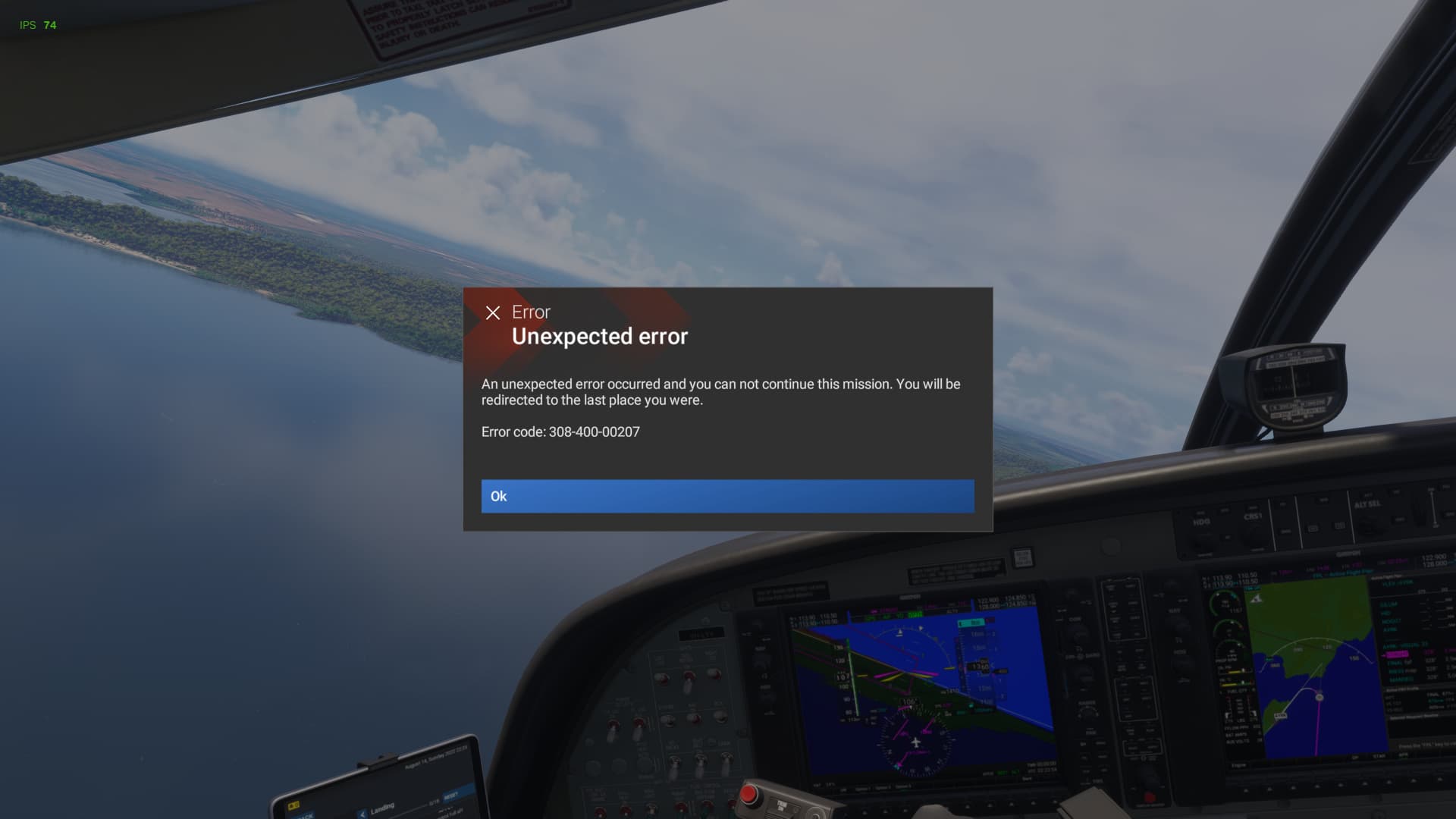Expand the Engine softkey menu on the MFD
Screen dimensions: 1456x819
coord(1238,765)
